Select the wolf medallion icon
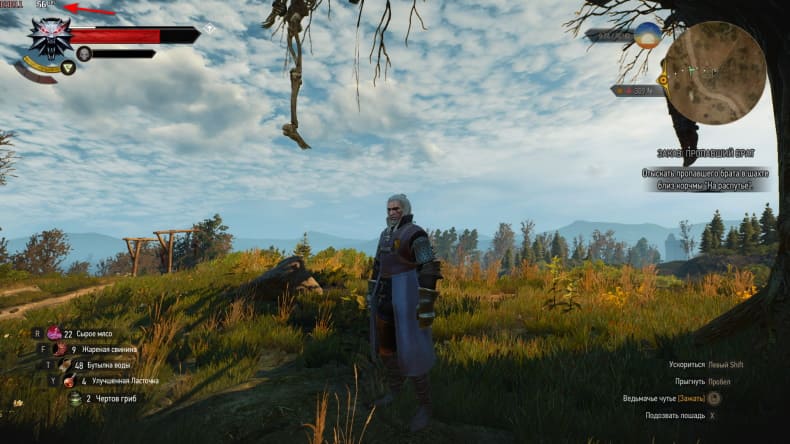This screenshot has height=444, width=790. pyautogui.click(x=46, y=39)
